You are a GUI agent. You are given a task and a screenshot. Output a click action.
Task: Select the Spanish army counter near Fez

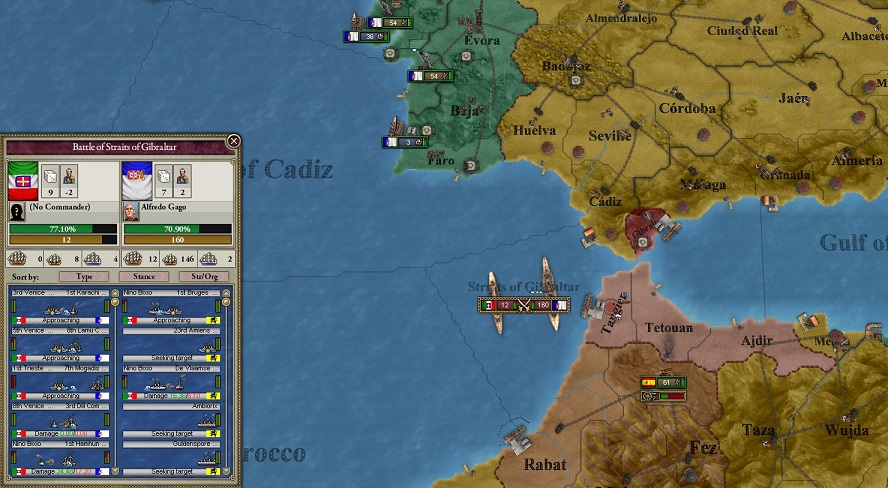pos(663,382)
